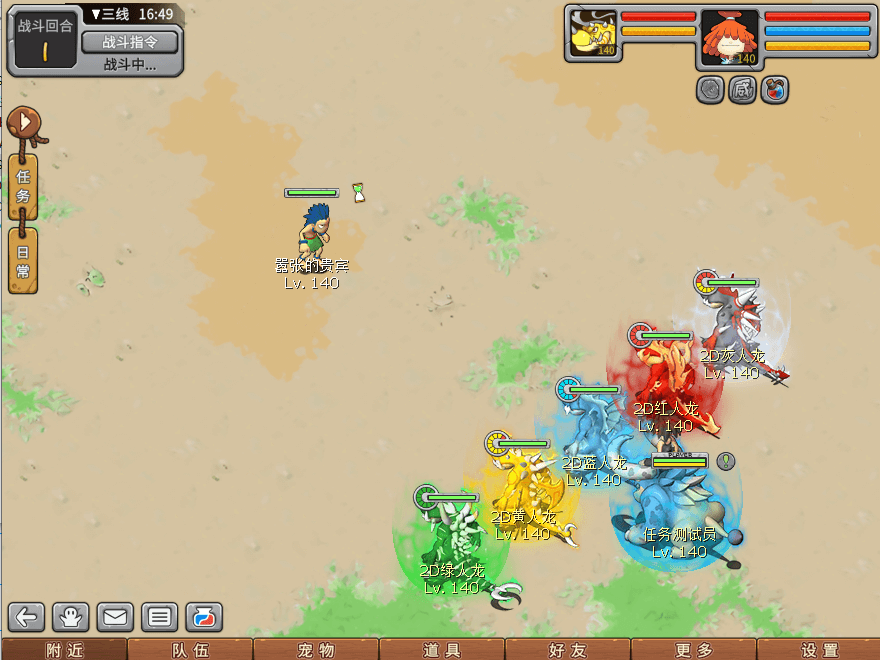Open the 日常 daily activities sign

pos(23,260)
